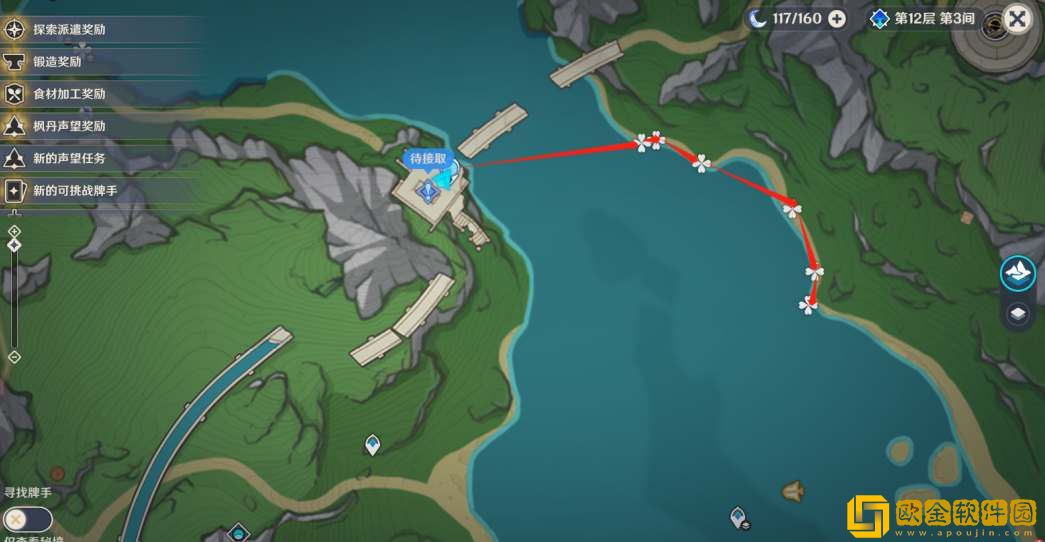Select the waypoint marker beside the 欧金软件园 watermark
This screenshot has height=542, width=1045.
point(739,517)
